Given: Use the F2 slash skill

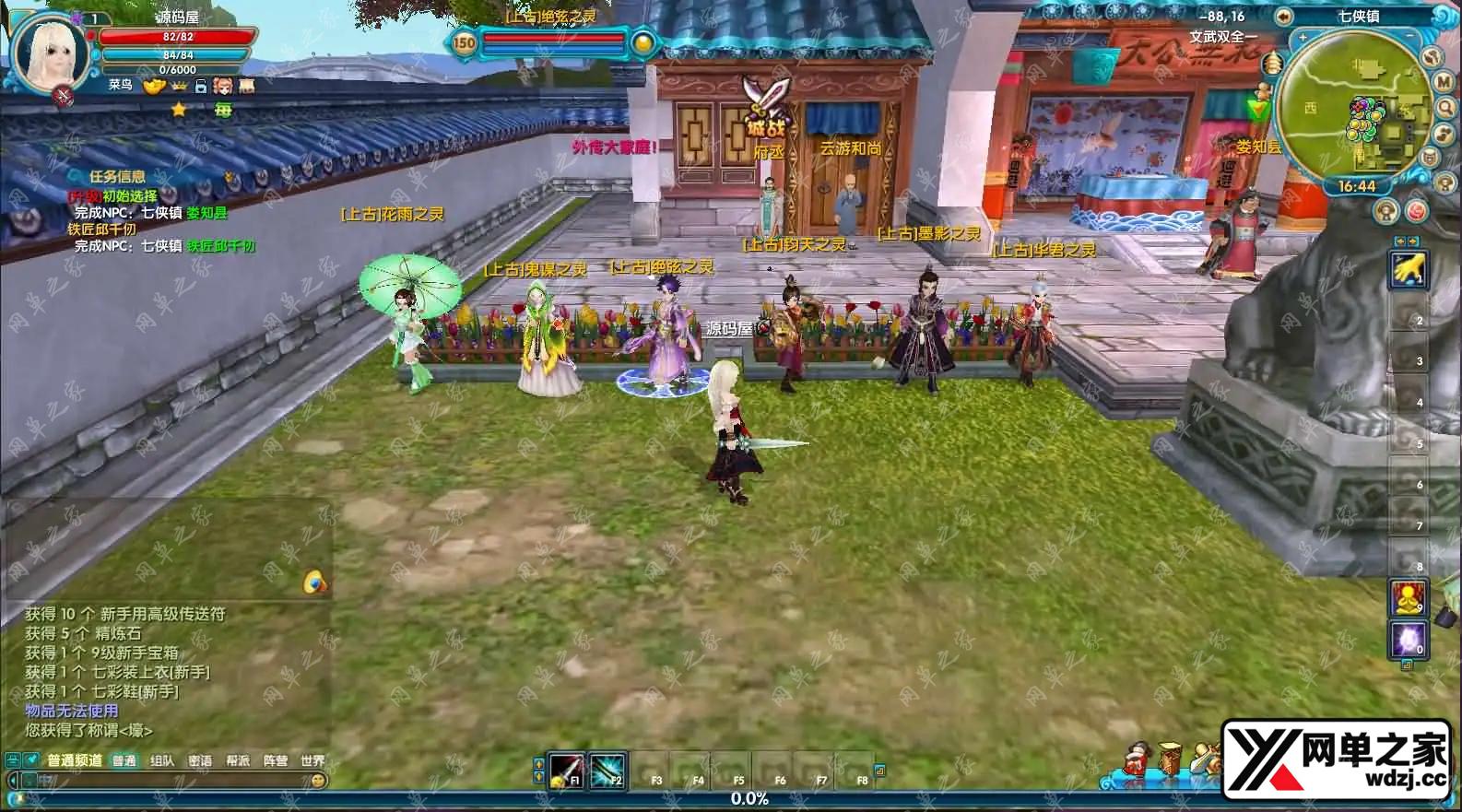Looking at the screenshot, I should 607,770.
